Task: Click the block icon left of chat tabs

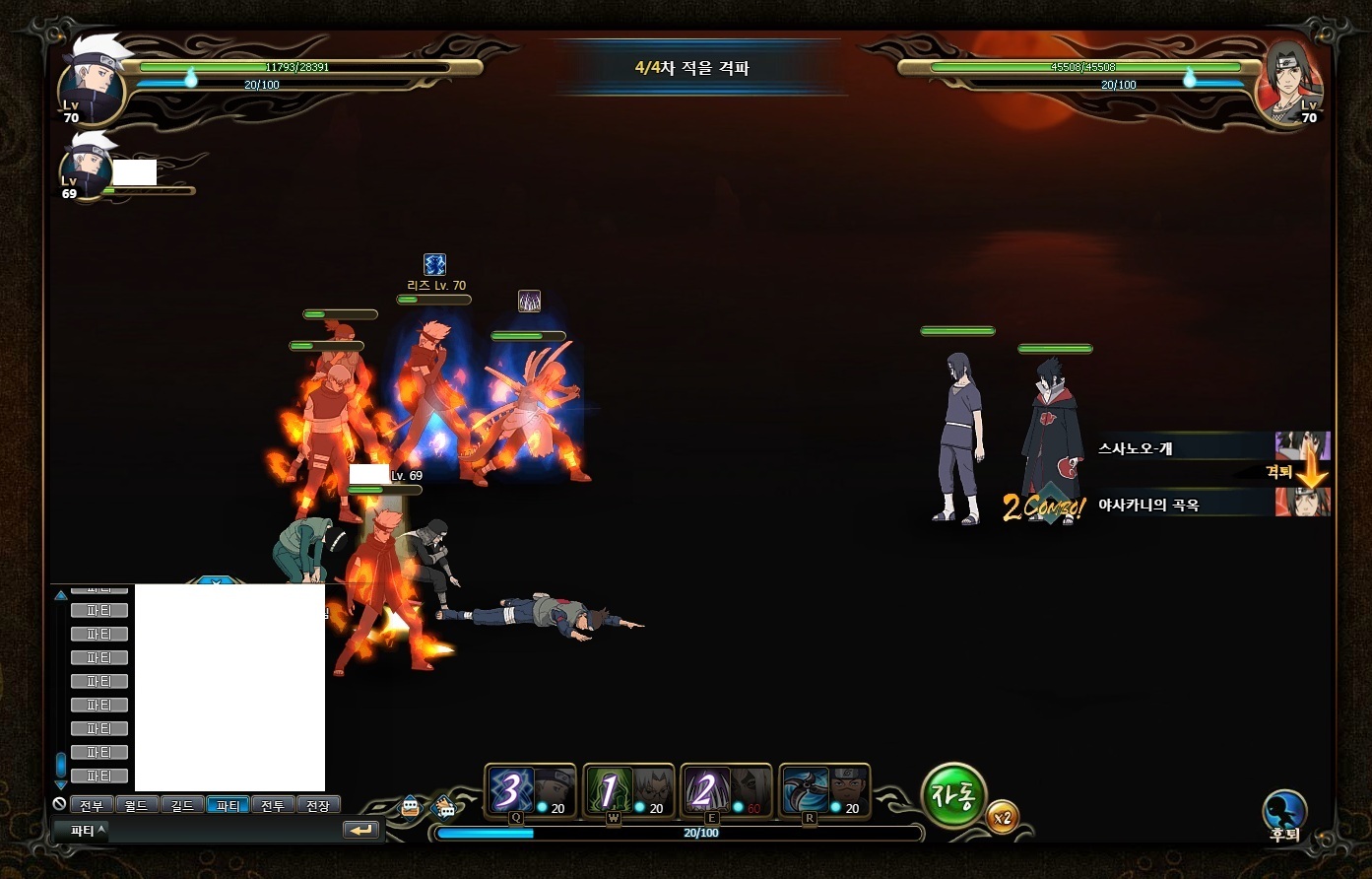Action: coord(59,804)
